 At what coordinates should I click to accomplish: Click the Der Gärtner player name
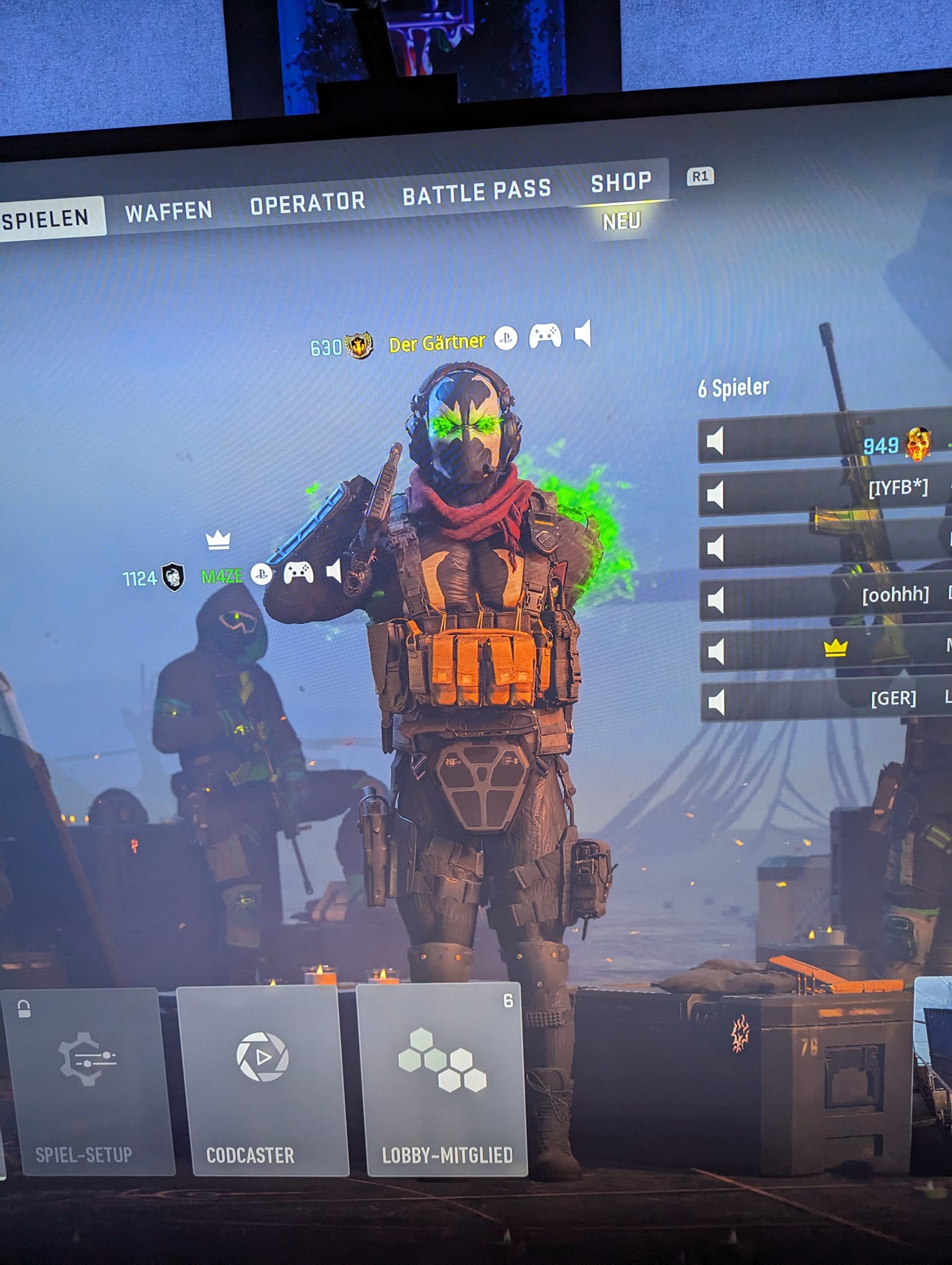pos(437,343)
